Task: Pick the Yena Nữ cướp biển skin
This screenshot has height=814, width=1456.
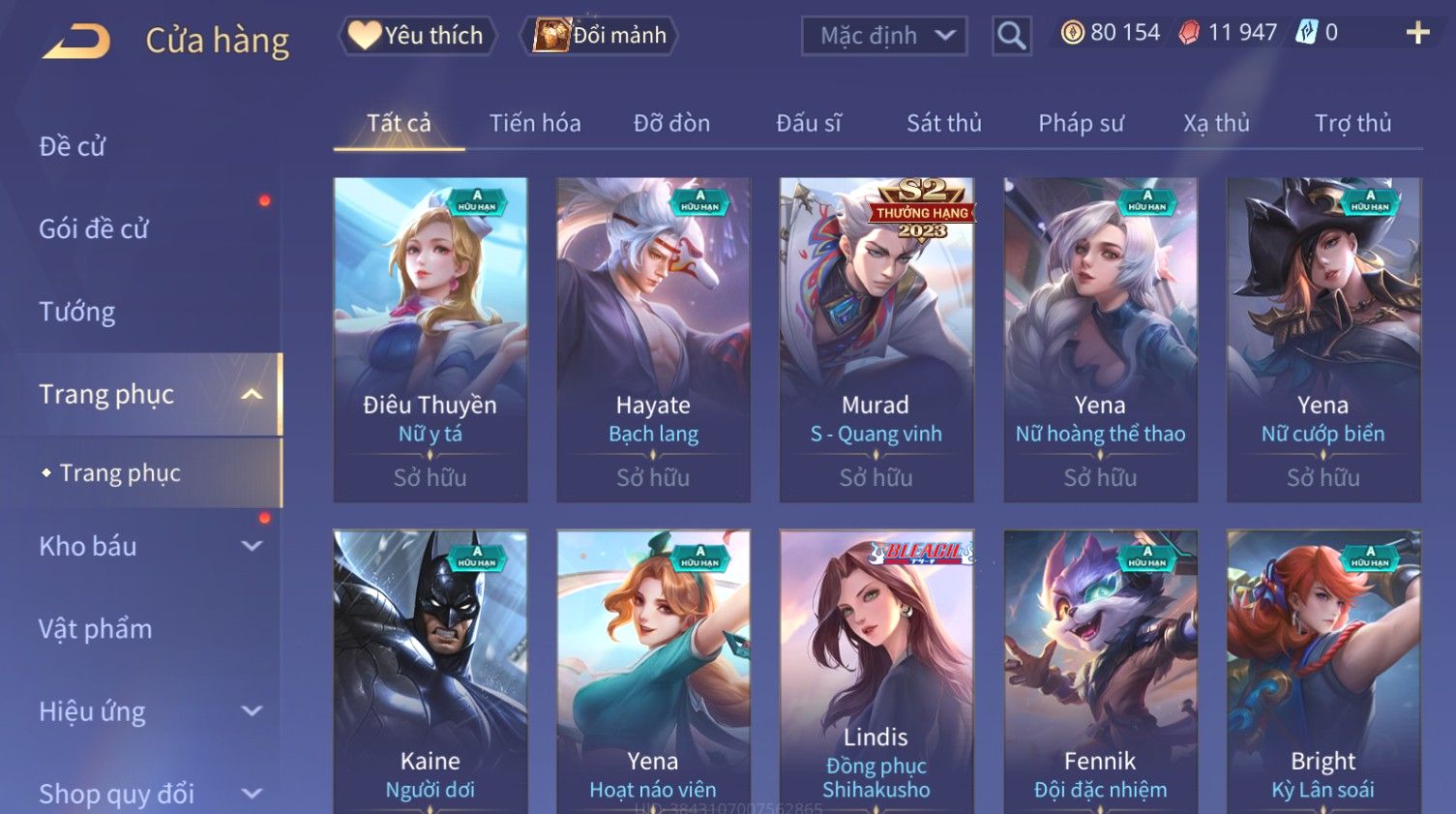Action: point(1322,339)
